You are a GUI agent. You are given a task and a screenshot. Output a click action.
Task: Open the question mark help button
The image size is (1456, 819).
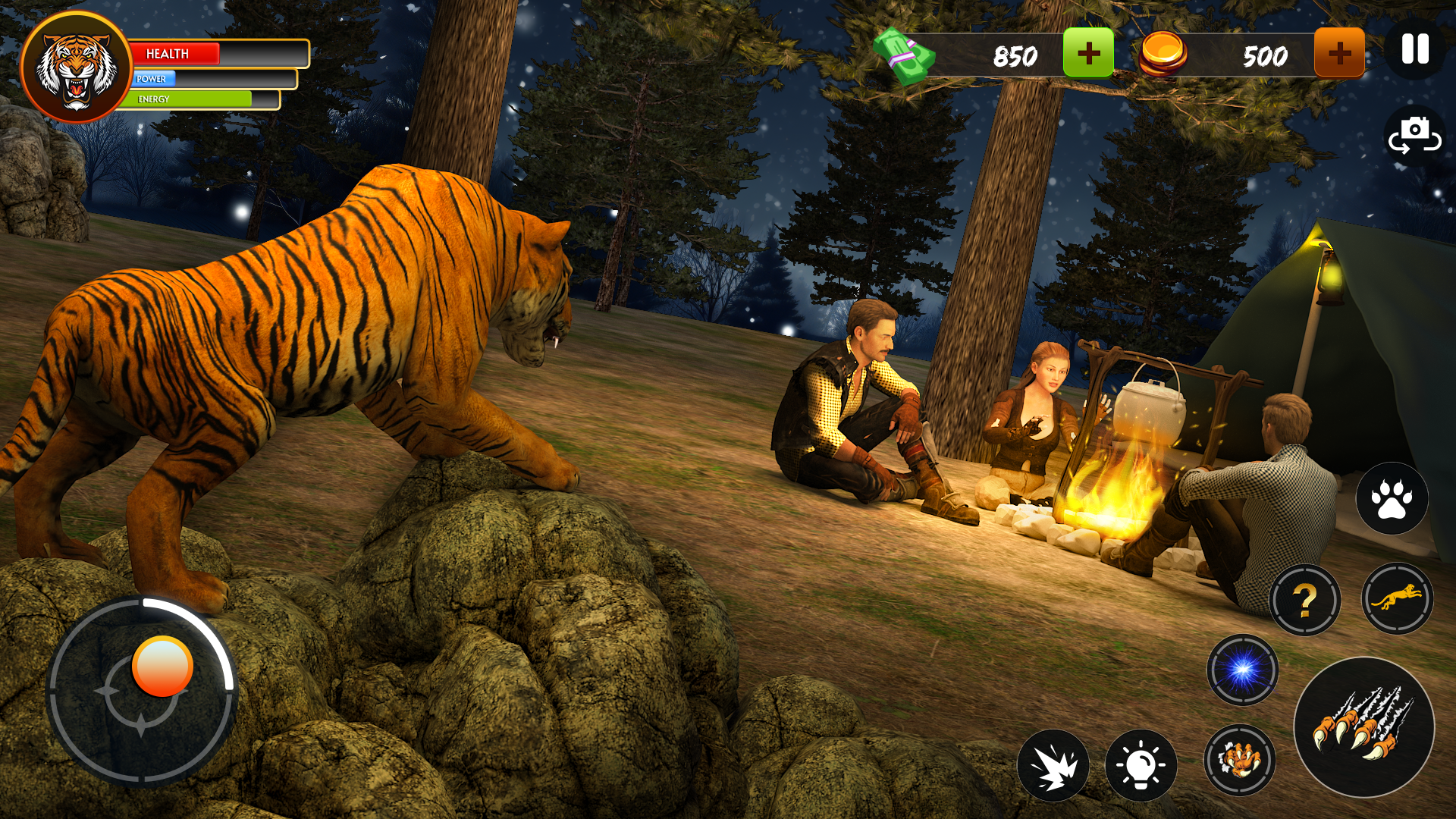click(1304, 600)
